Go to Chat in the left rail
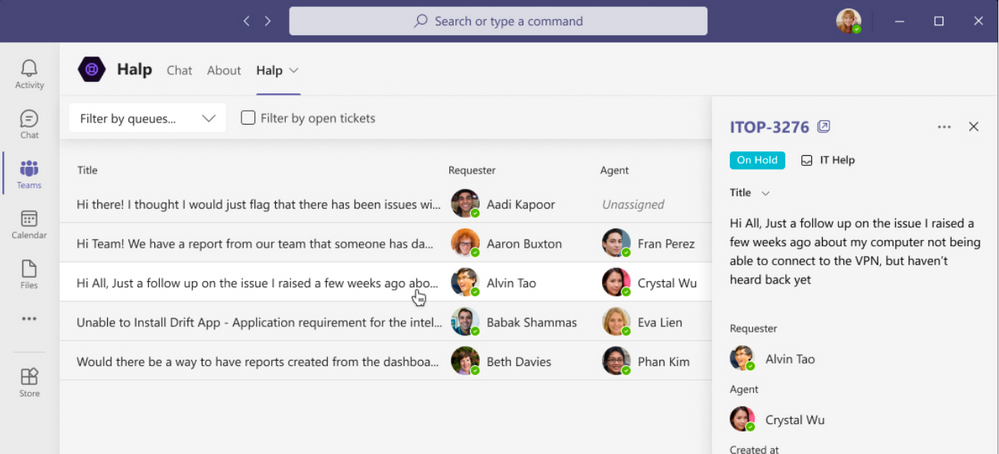Screen dimensions: 999x454 (x=29, y=124)
